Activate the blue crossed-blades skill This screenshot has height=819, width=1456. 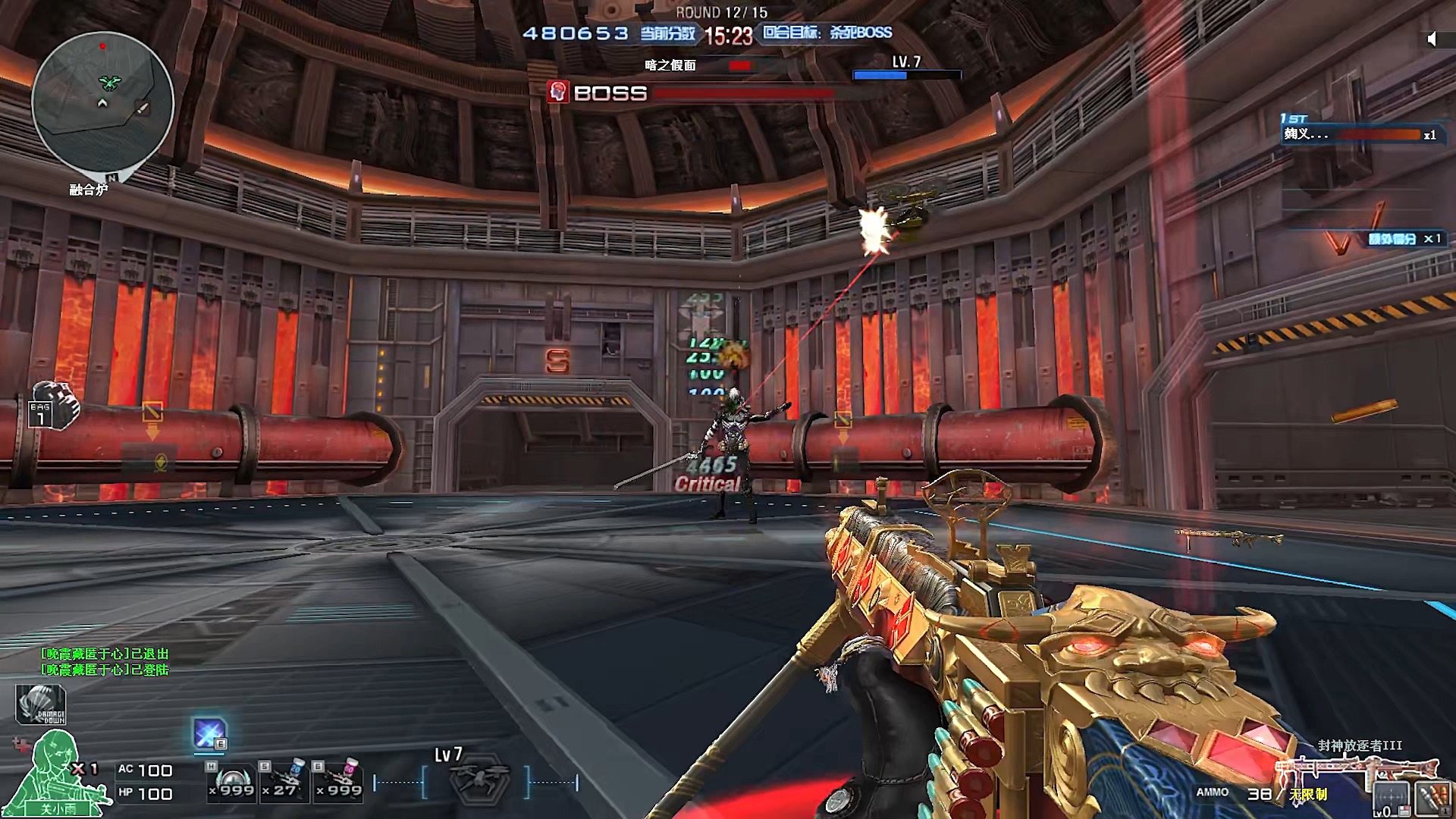pyautogui.click(x=209, y=734)
